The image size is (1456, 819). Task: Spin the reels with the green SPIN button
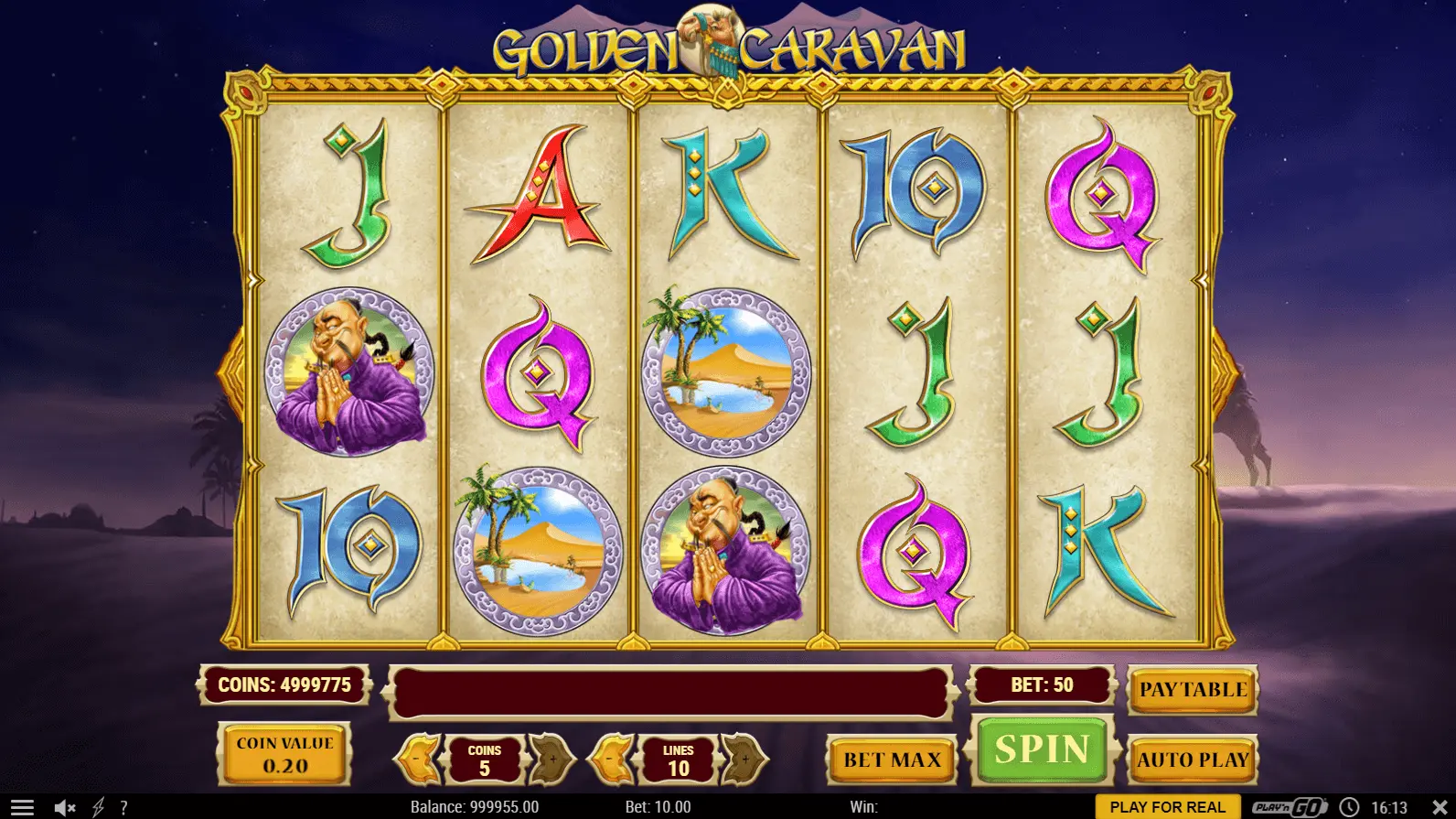click(1042, 749)
